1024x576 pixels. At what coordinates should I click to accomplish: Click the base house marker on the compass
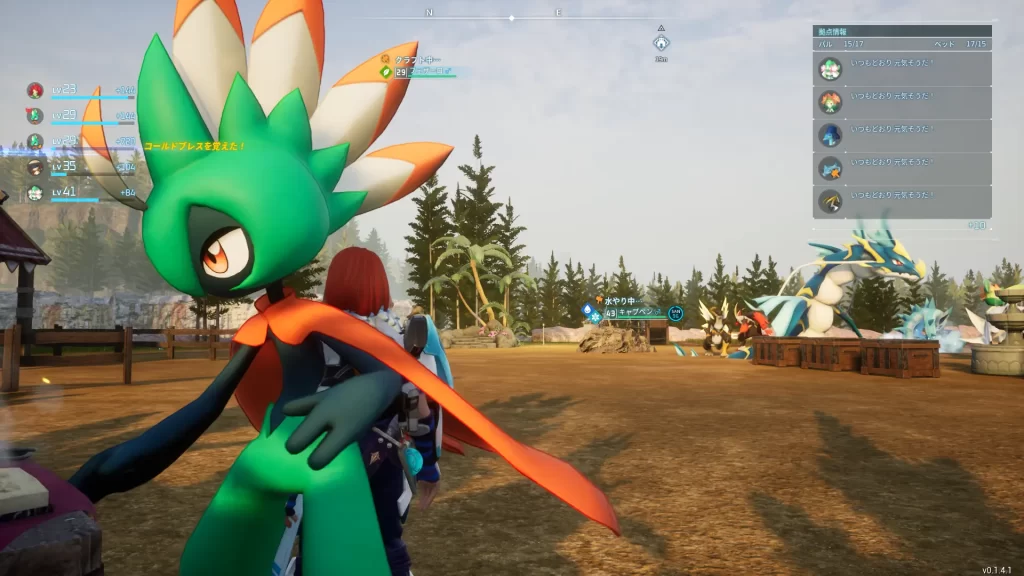(661, 43)
